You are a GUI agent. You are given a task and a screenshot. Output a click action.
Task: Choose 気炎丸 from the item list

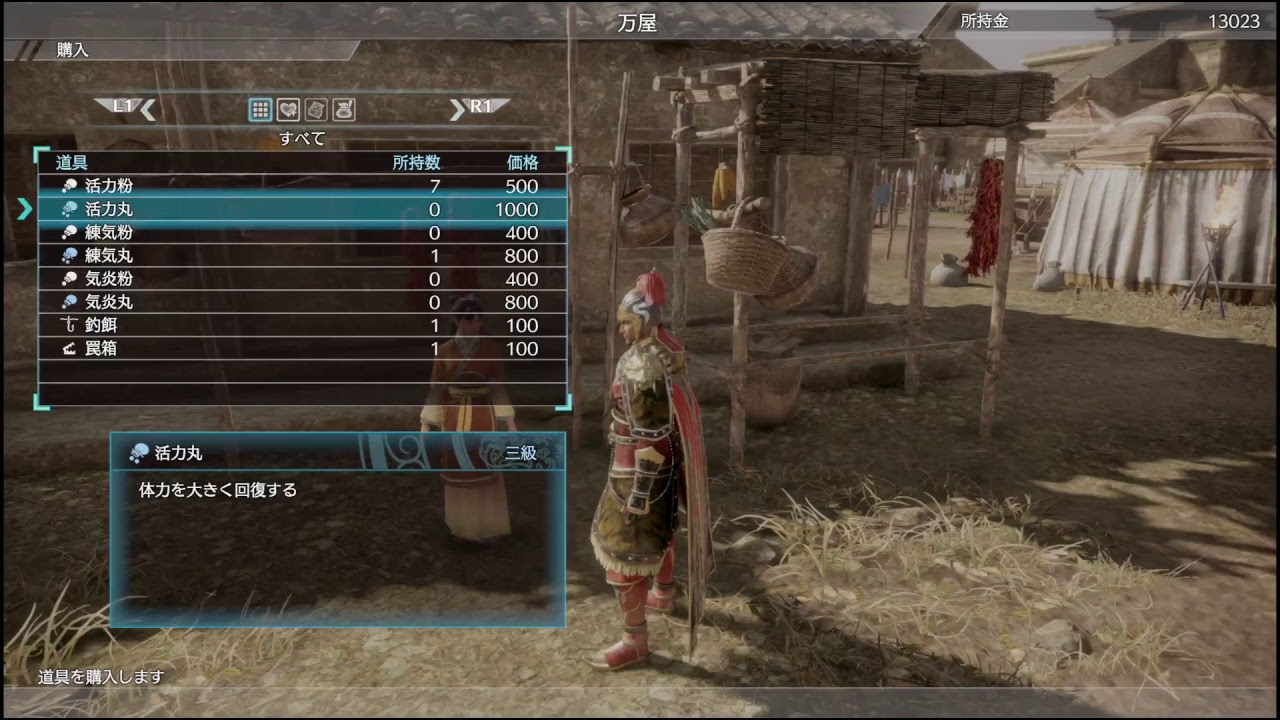coord(300,302)
